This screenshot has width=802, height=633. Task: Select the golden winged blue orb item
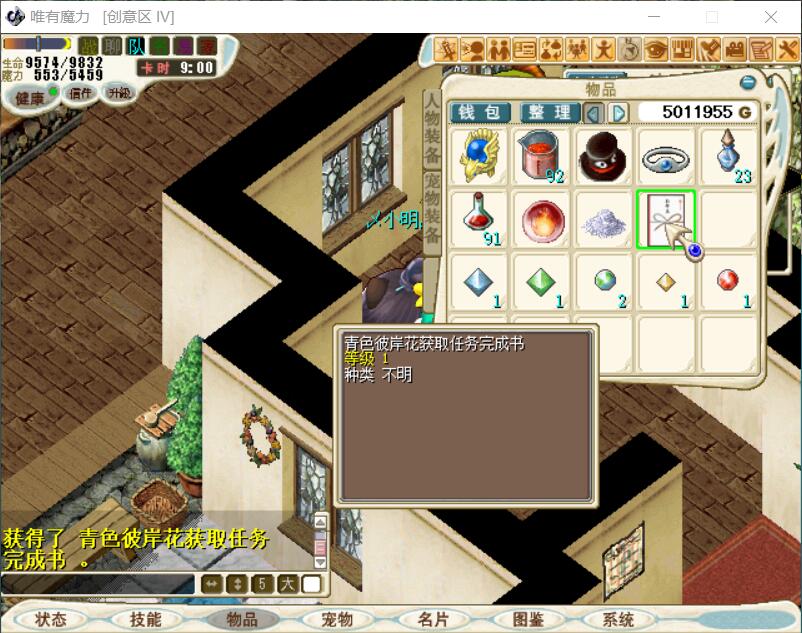click(479, 157)
